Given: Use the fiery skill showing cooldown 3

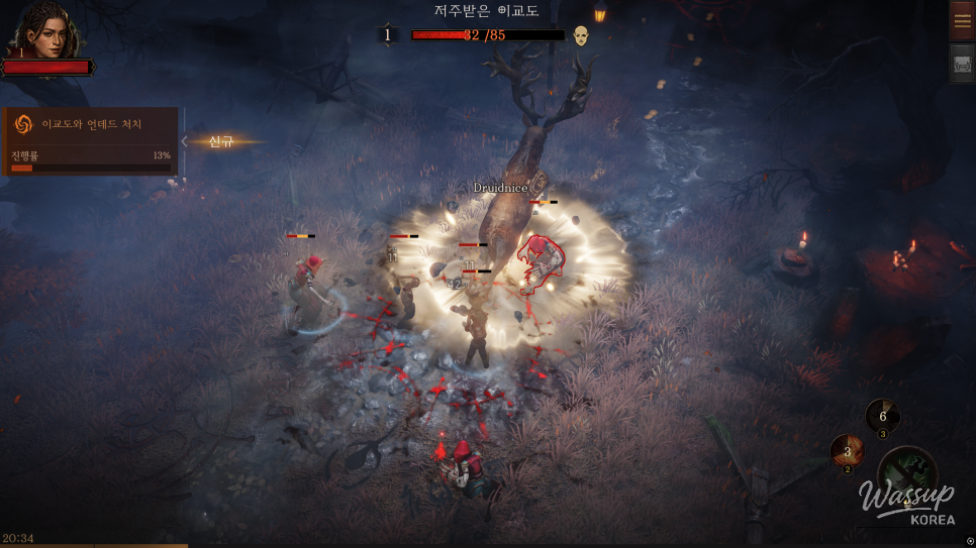Looking at the screenshot, I should pyautogui.click(x=847, y=452).
